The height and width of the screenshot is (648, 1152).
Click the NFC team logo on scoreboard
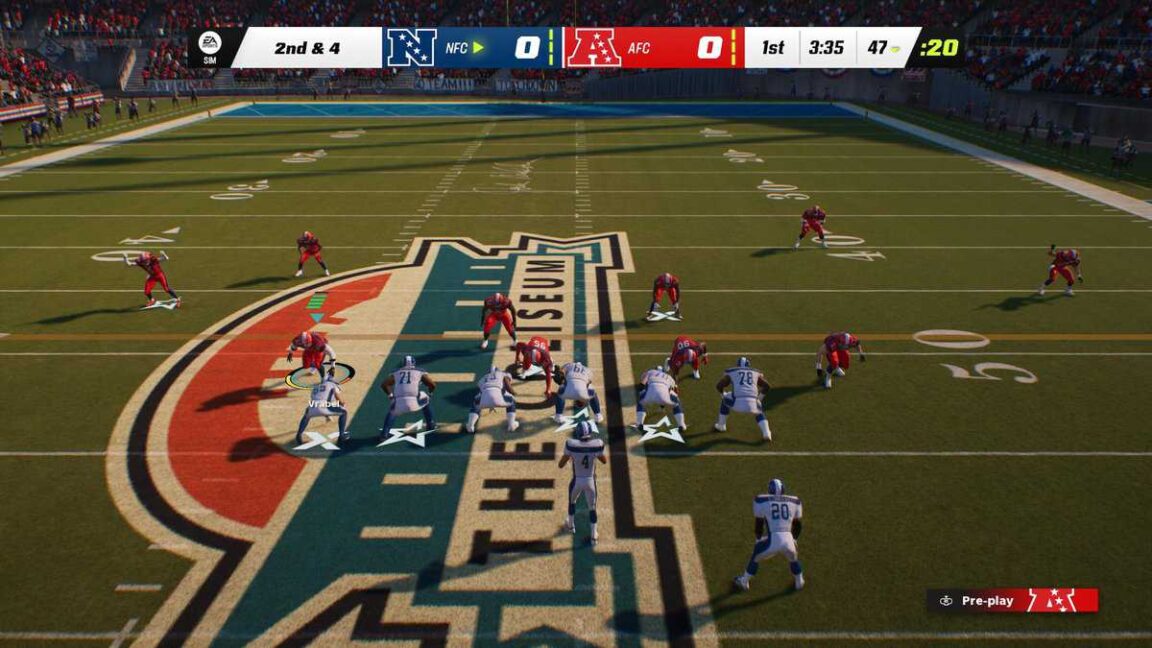tap(411, 48)
